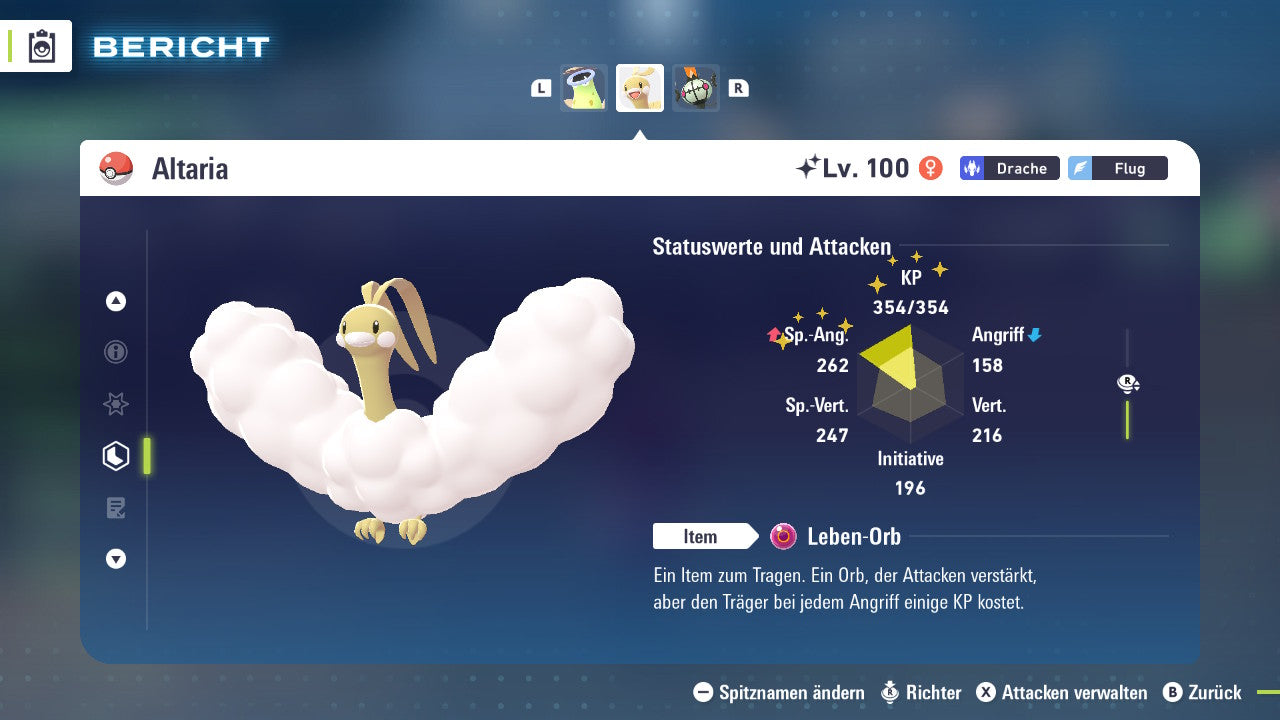Select the Drache type badge
Viewport: 1280px width, 720px height.
(1009, 168)
